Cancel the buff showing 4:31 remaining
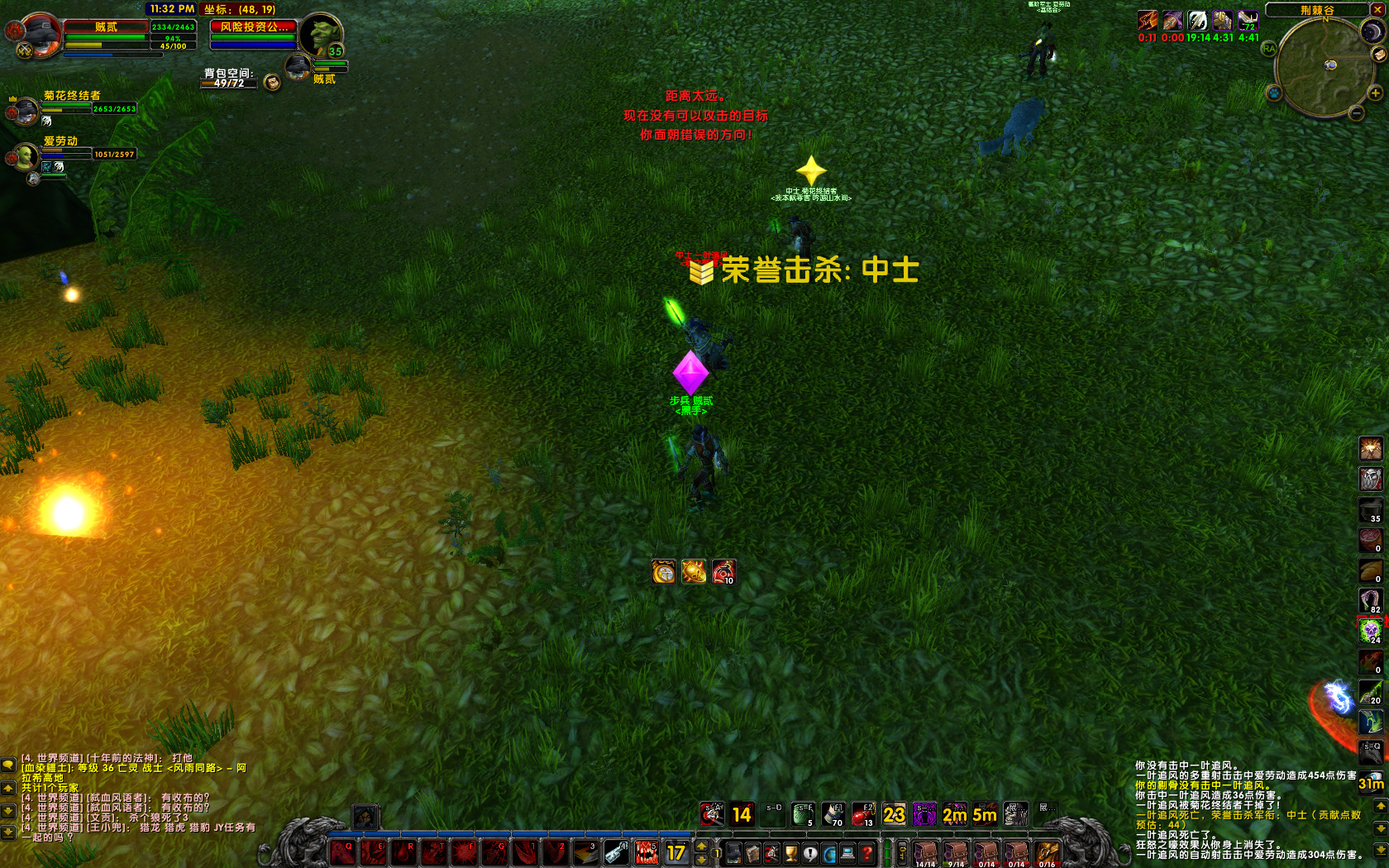 1221,21
